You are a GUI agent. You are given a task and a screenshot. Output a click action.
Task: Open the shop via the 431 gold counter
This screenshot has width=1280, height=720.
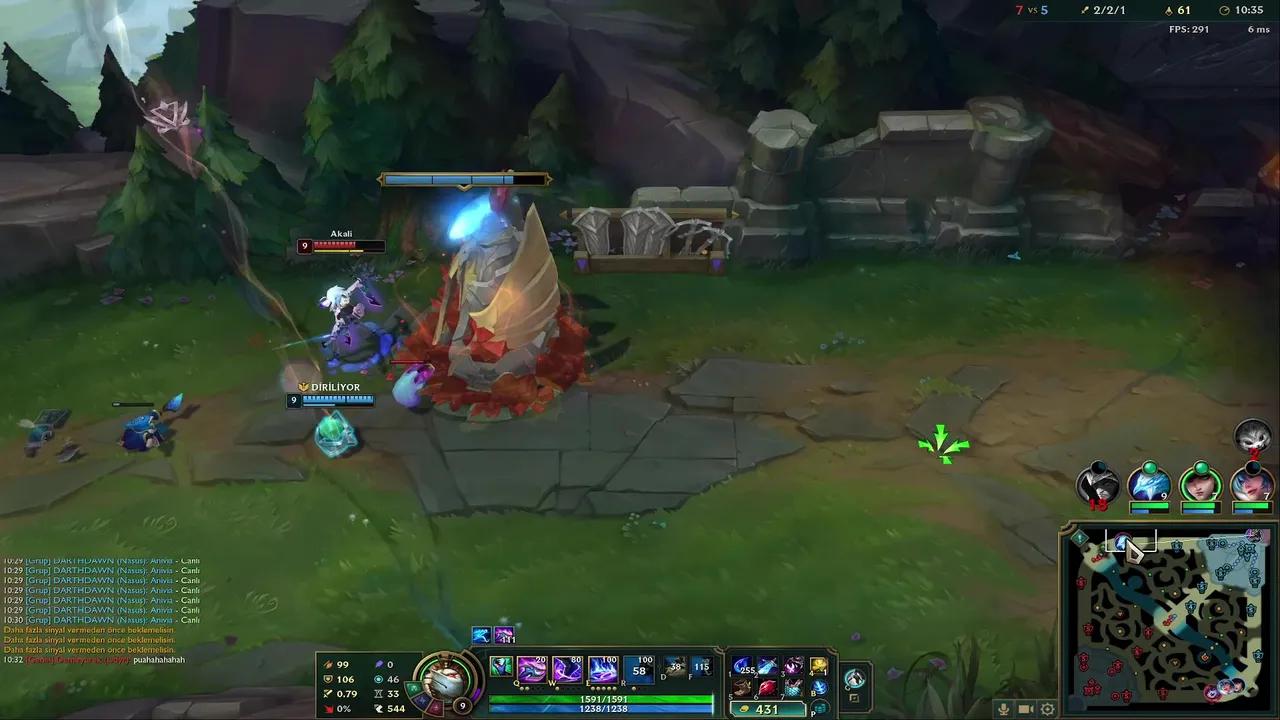coord(768,709)
